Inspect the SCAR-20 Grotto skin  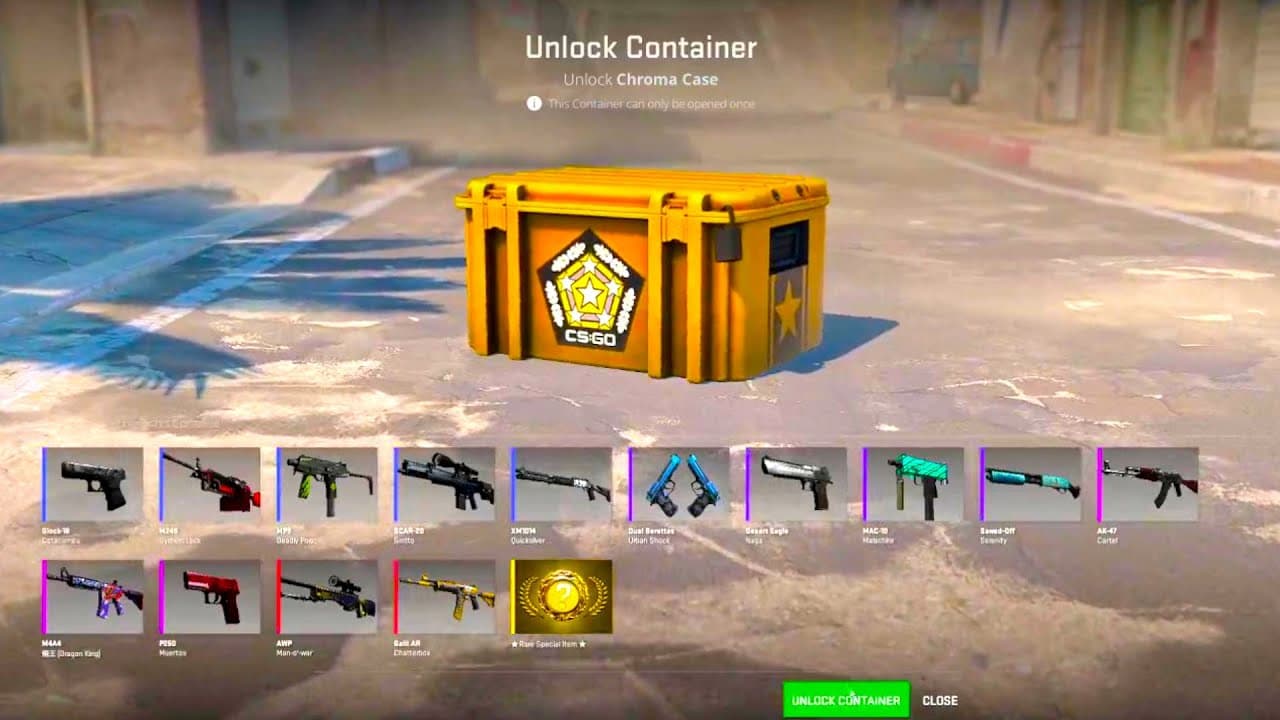point(443,485)
